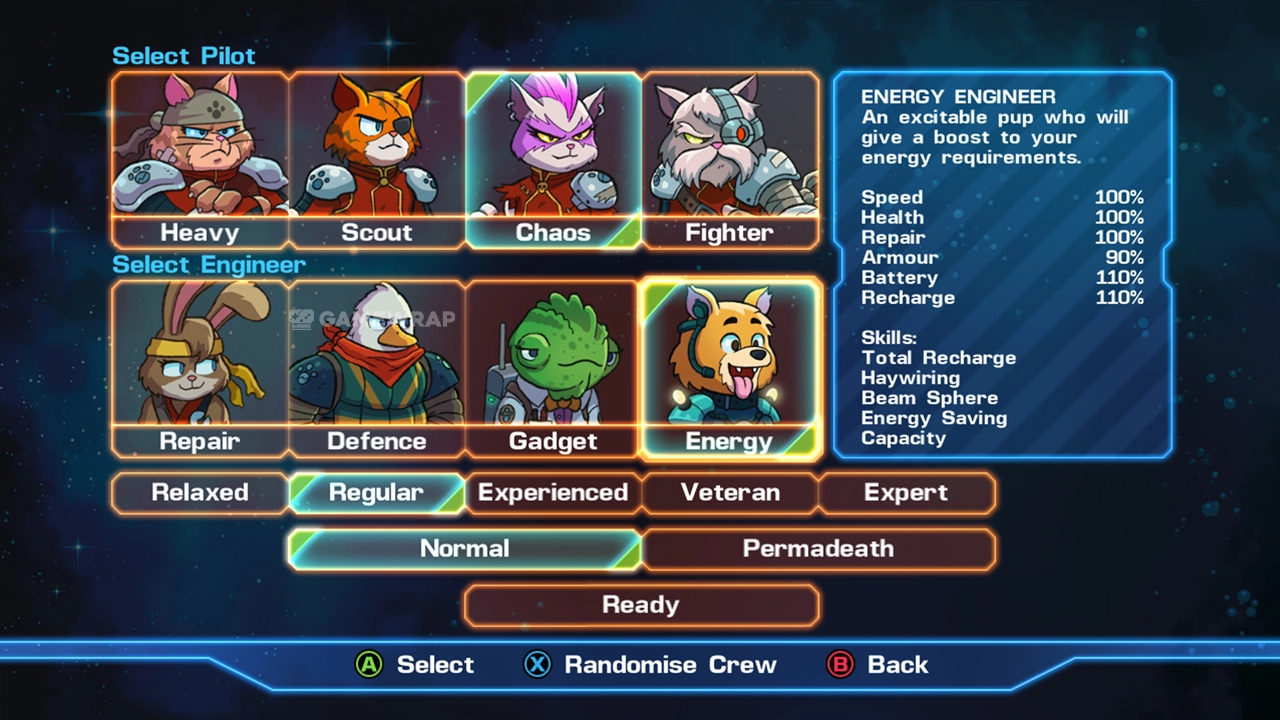
Task: Set difficulty to Relaxed
Action: click(x=200, y=493)
